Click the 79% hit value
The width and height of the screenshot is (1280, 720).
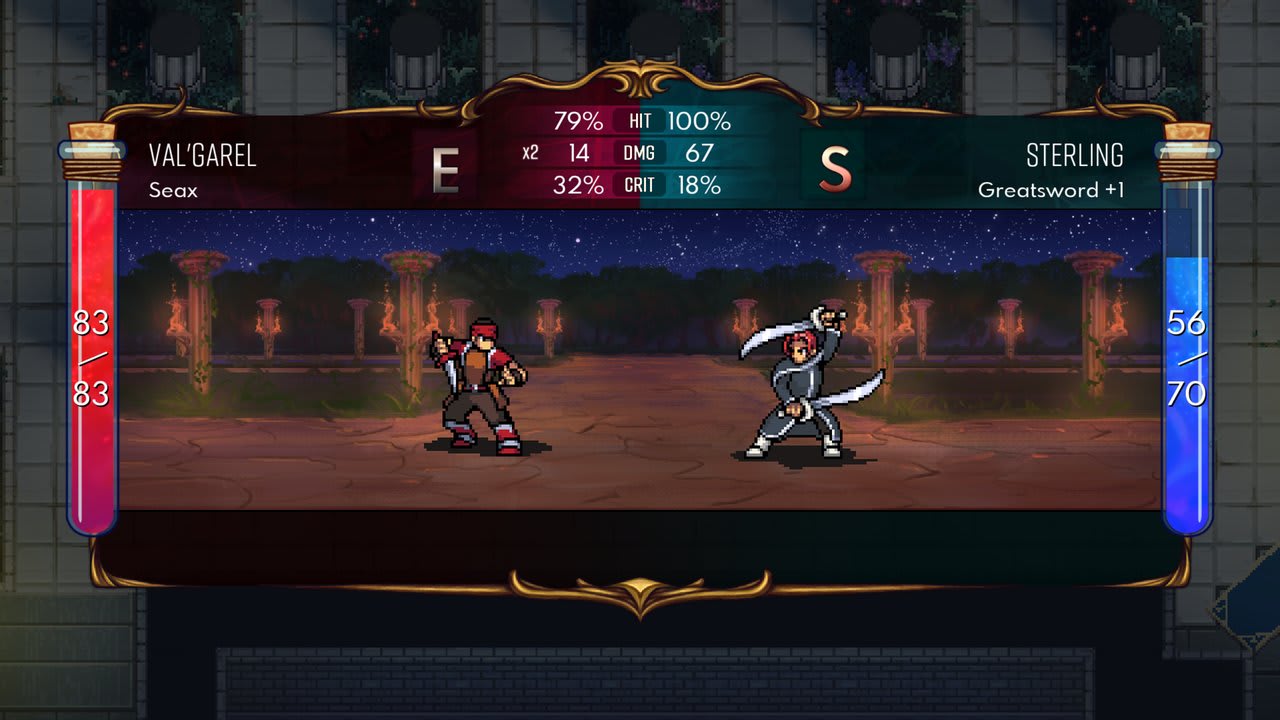pyautogui.click(x=577, y=120)
